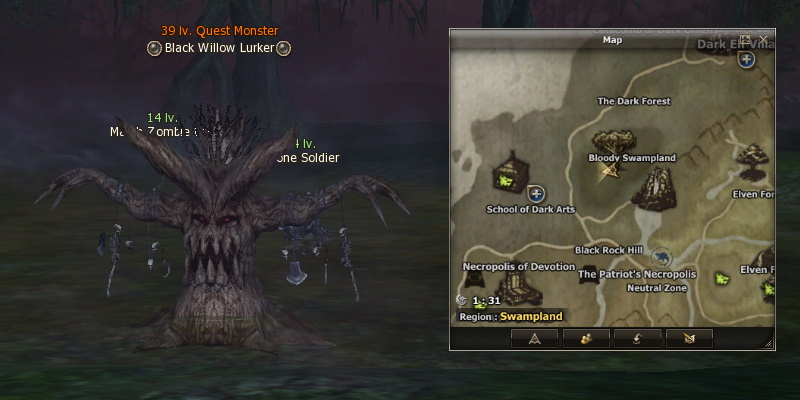
Task: Select The Dark Forest map label
Action: pyautogui.click(x=633, y=101)
